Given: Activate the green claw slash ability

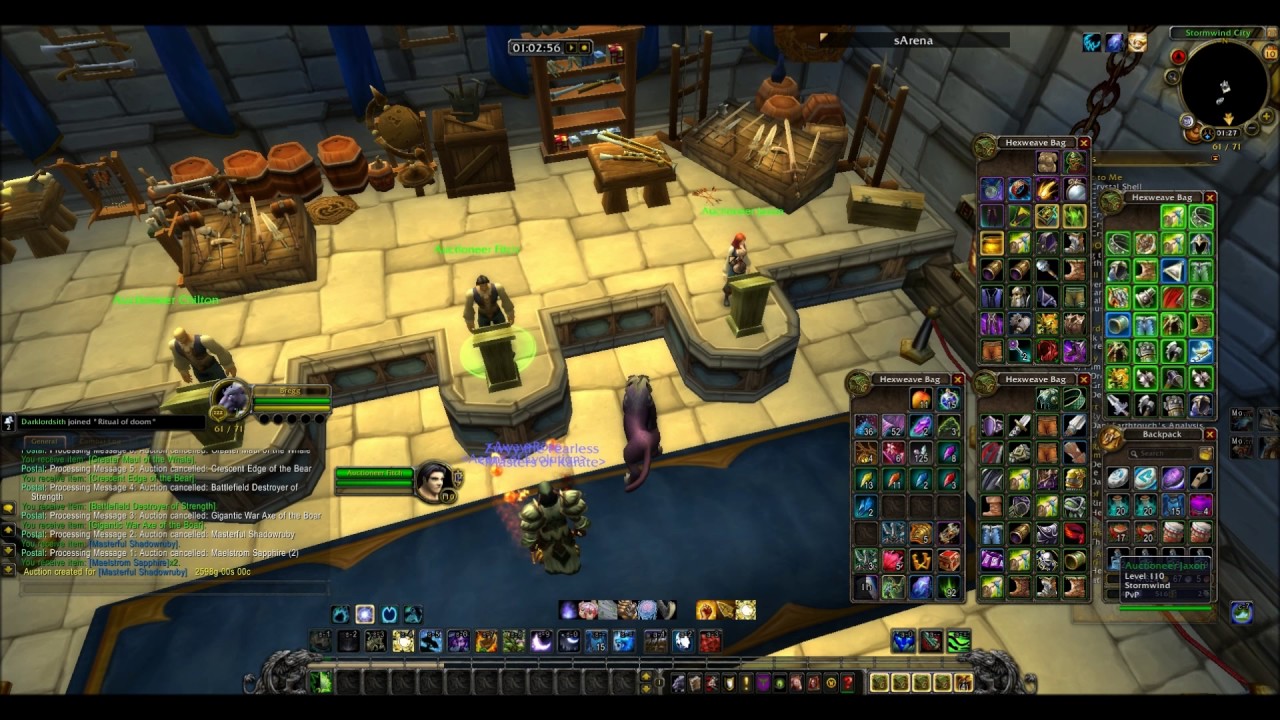Looking at the screenshot, I should coord(958,641).
